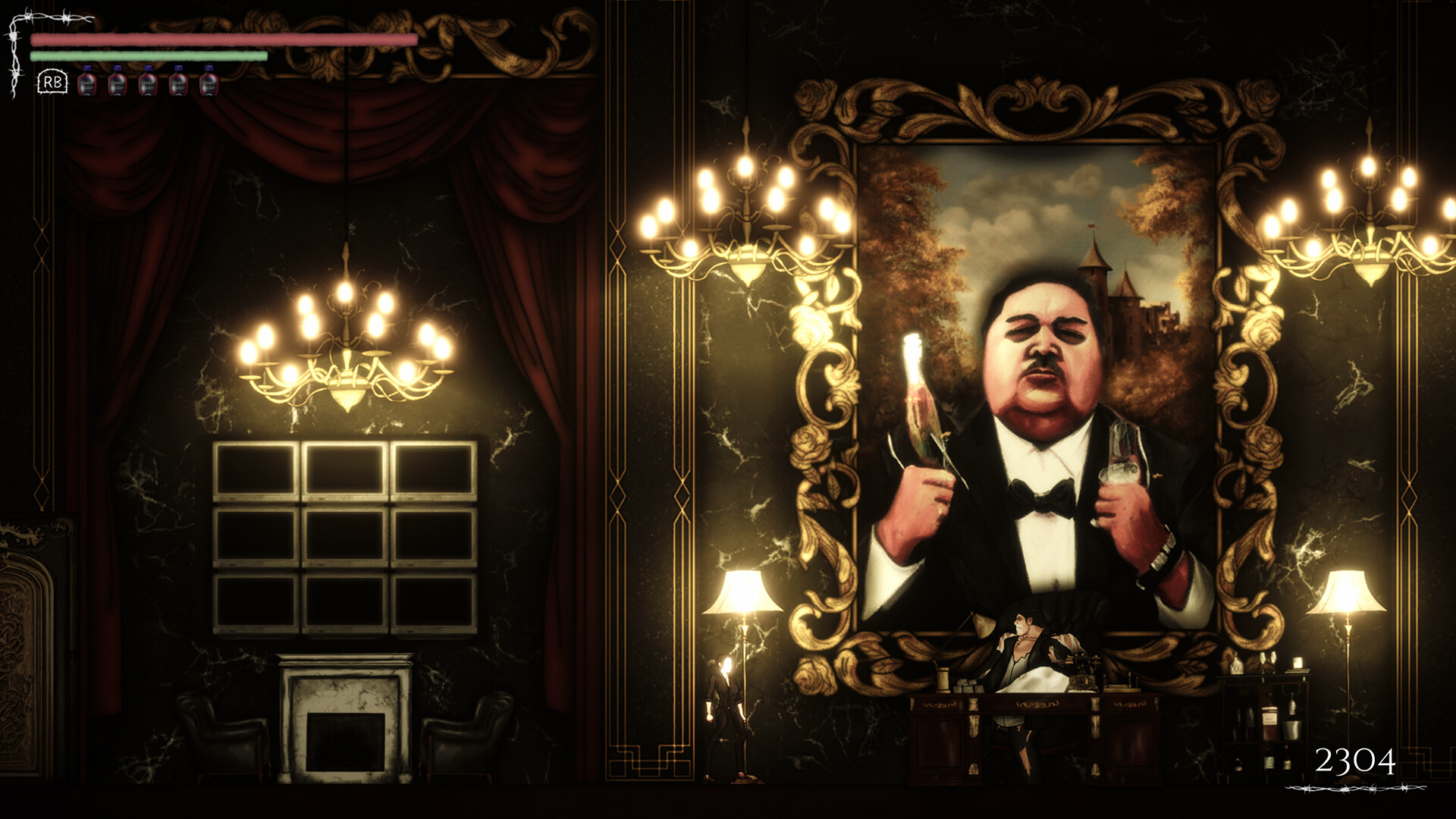
Task: Click the middle blood vial flask
Action: coord(146,83)
